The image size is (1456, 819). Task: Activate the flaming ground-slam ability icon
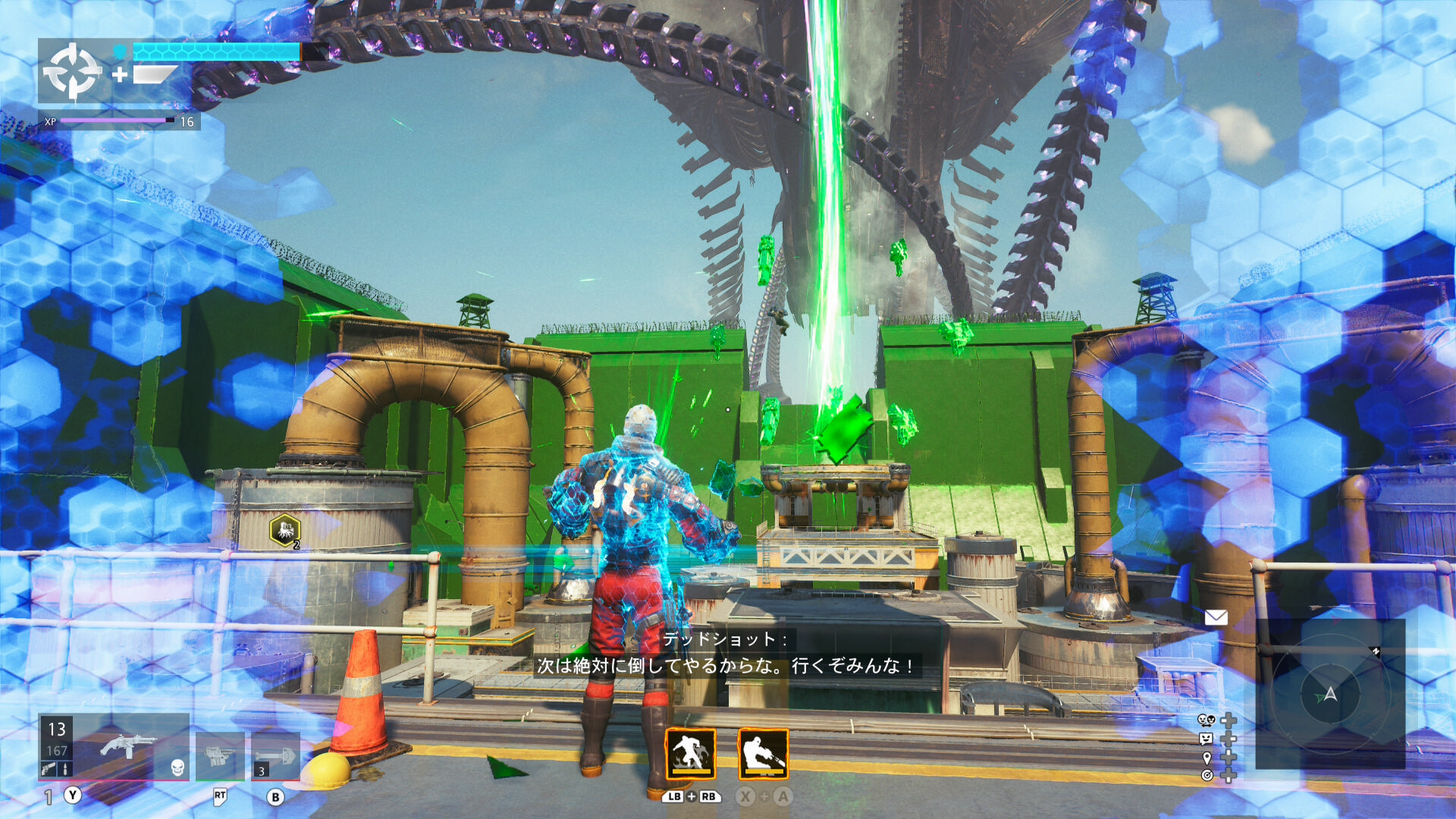[690, 754]
